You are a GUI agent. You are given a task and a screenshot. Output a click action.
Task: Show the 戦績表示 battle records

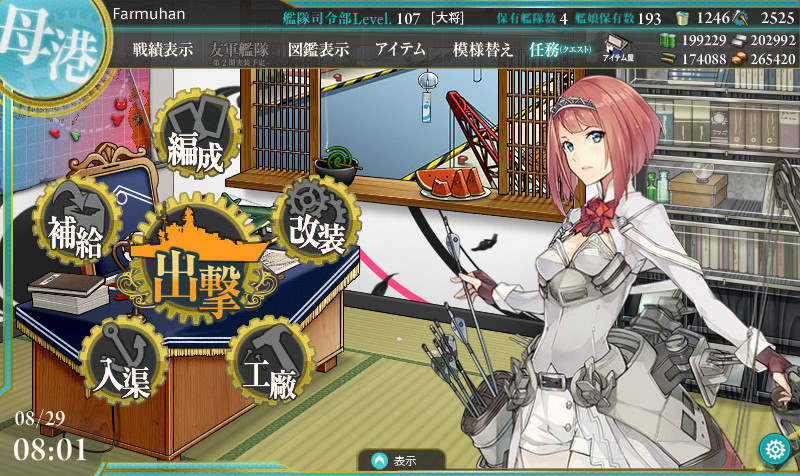[x=163, y=50]
